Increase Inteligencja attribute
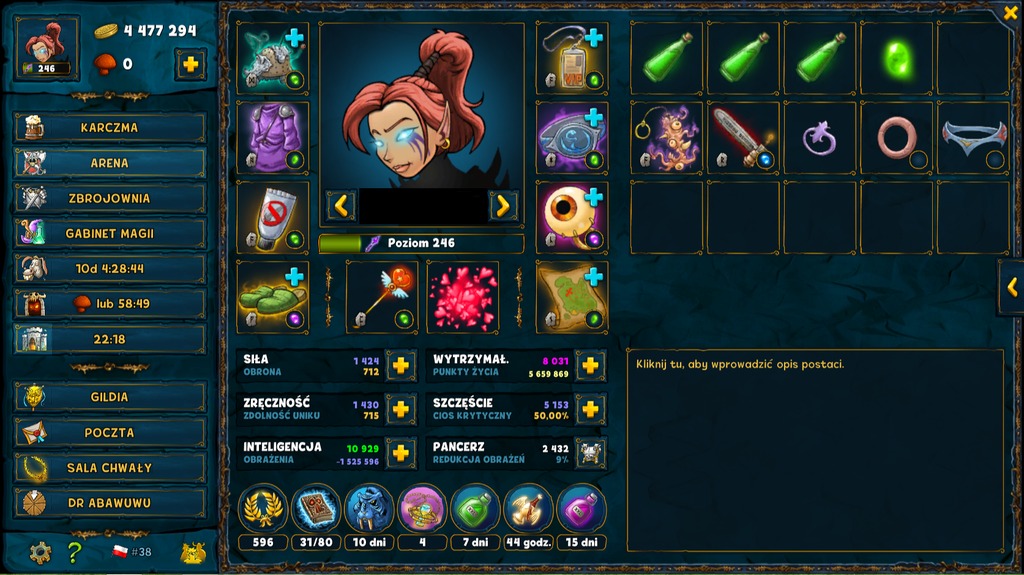 (400, 453)
